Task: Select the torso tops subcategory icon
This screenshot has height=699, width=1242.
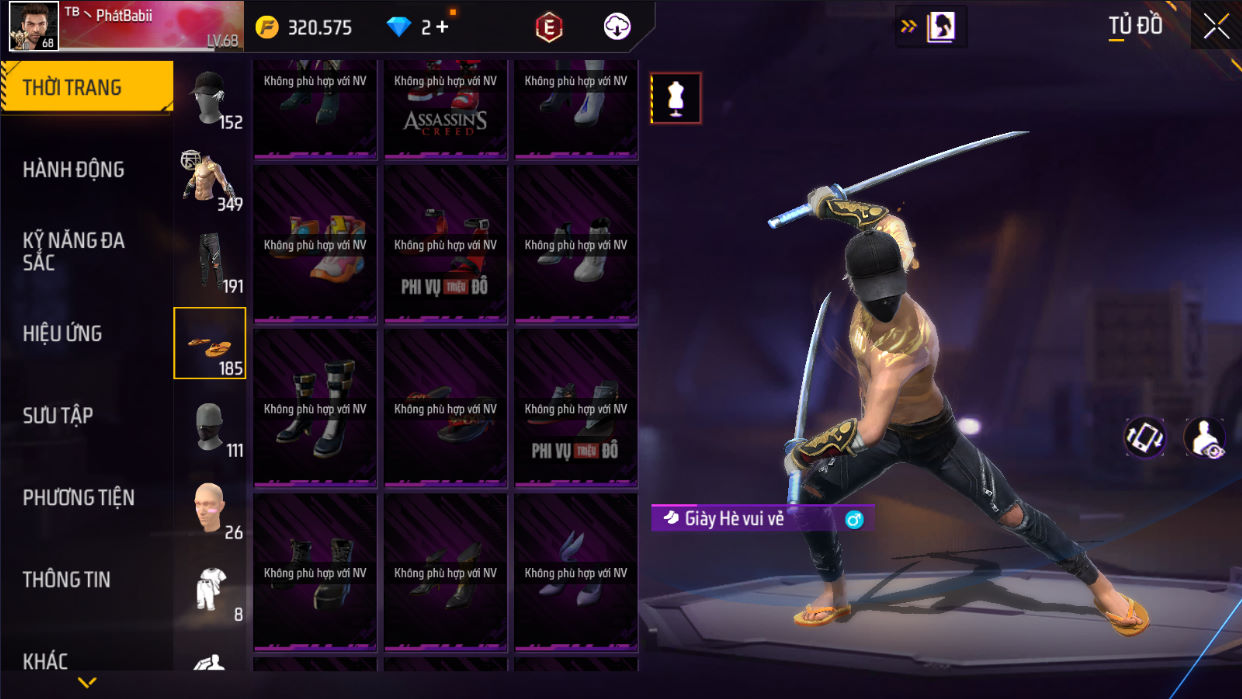Action: click(210, 180)
